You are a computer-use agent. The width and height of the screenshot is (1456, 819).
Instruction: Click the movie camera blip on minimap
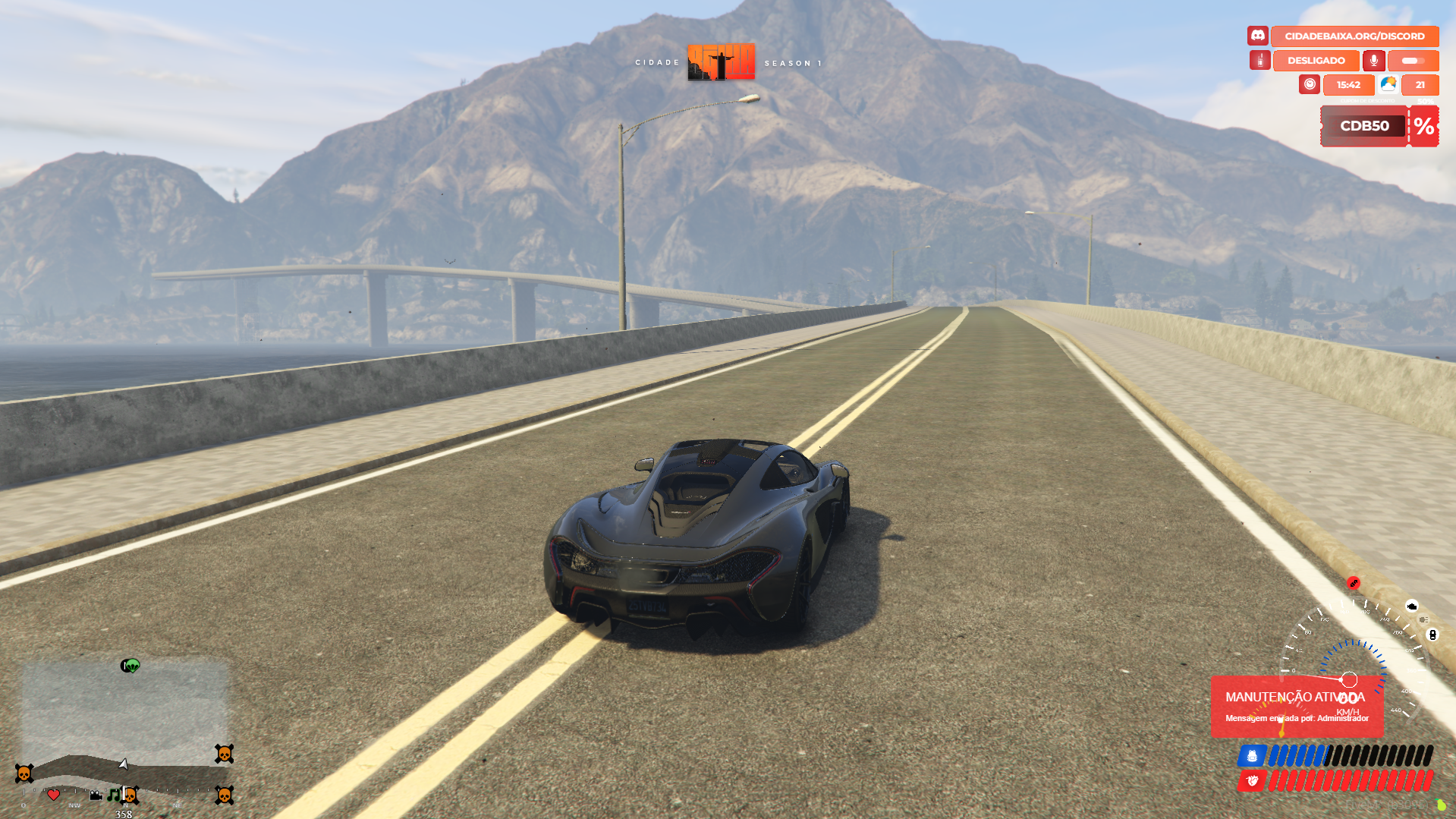(x=96, y=795)
